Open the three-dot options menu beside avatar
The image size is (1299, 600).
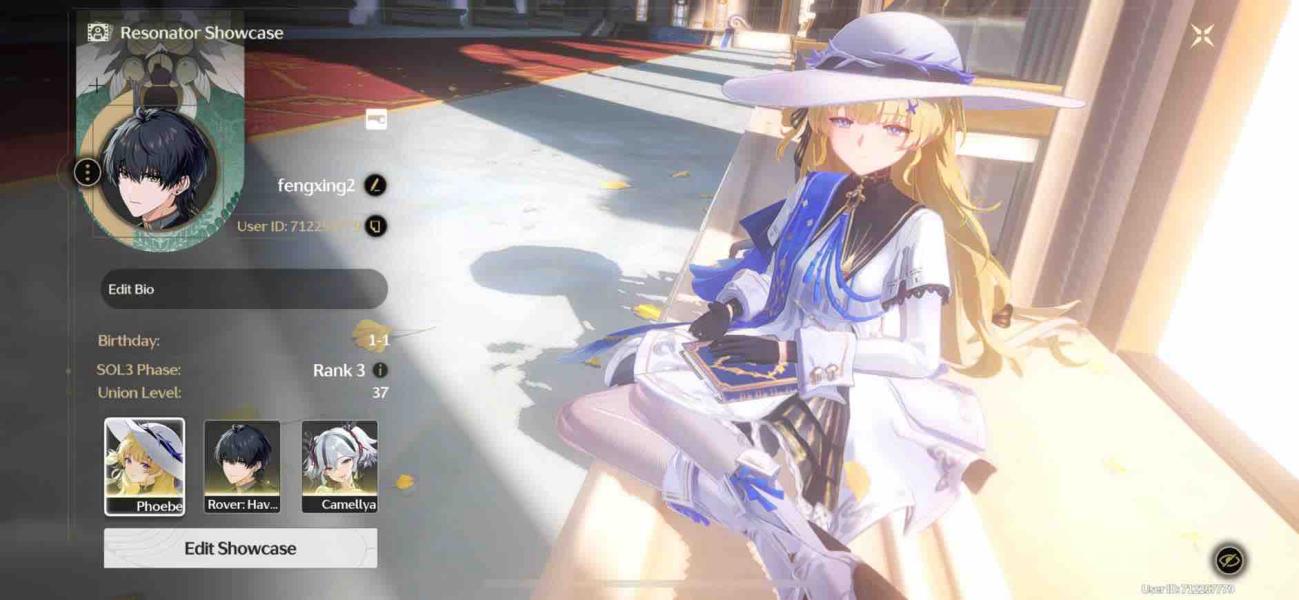click(88, 172)
